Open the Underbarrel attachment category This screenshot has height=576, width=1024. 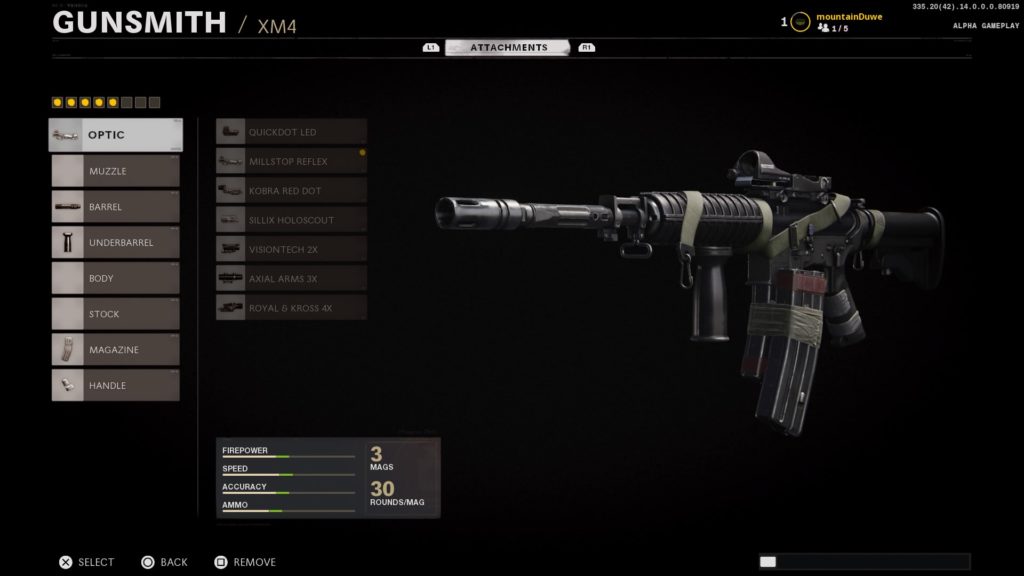tap(116, 243)
